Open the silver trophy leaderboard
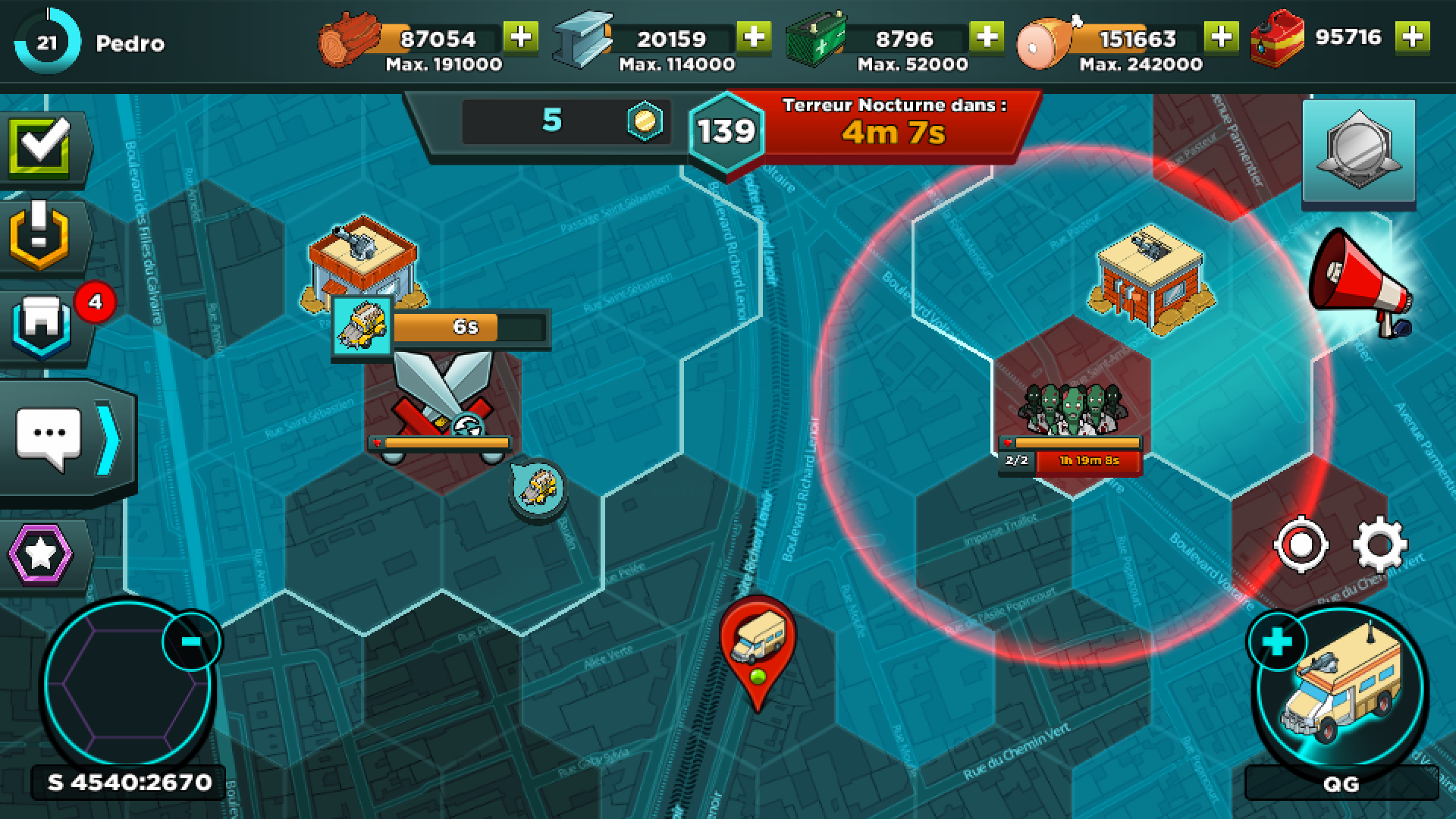Viewport: 1456px width, 819px height. click(1360, 148)
